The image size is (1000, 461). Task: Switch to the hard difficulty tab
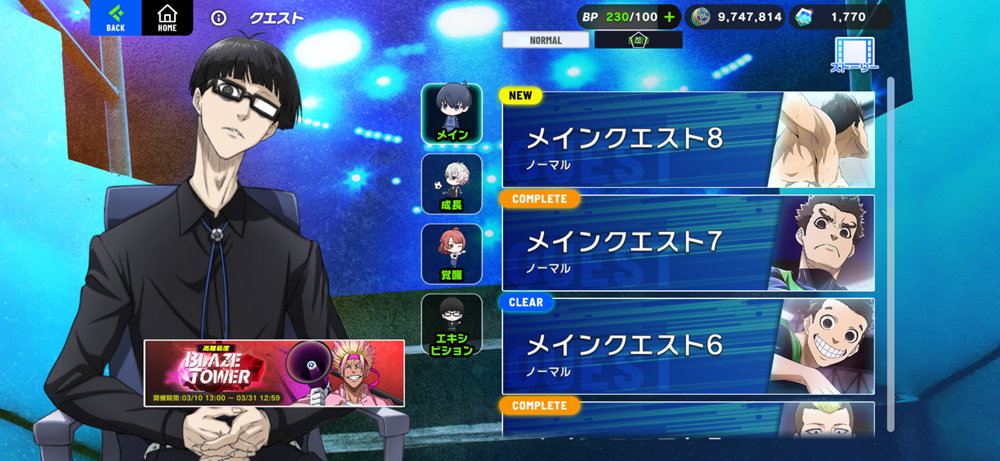638,40
